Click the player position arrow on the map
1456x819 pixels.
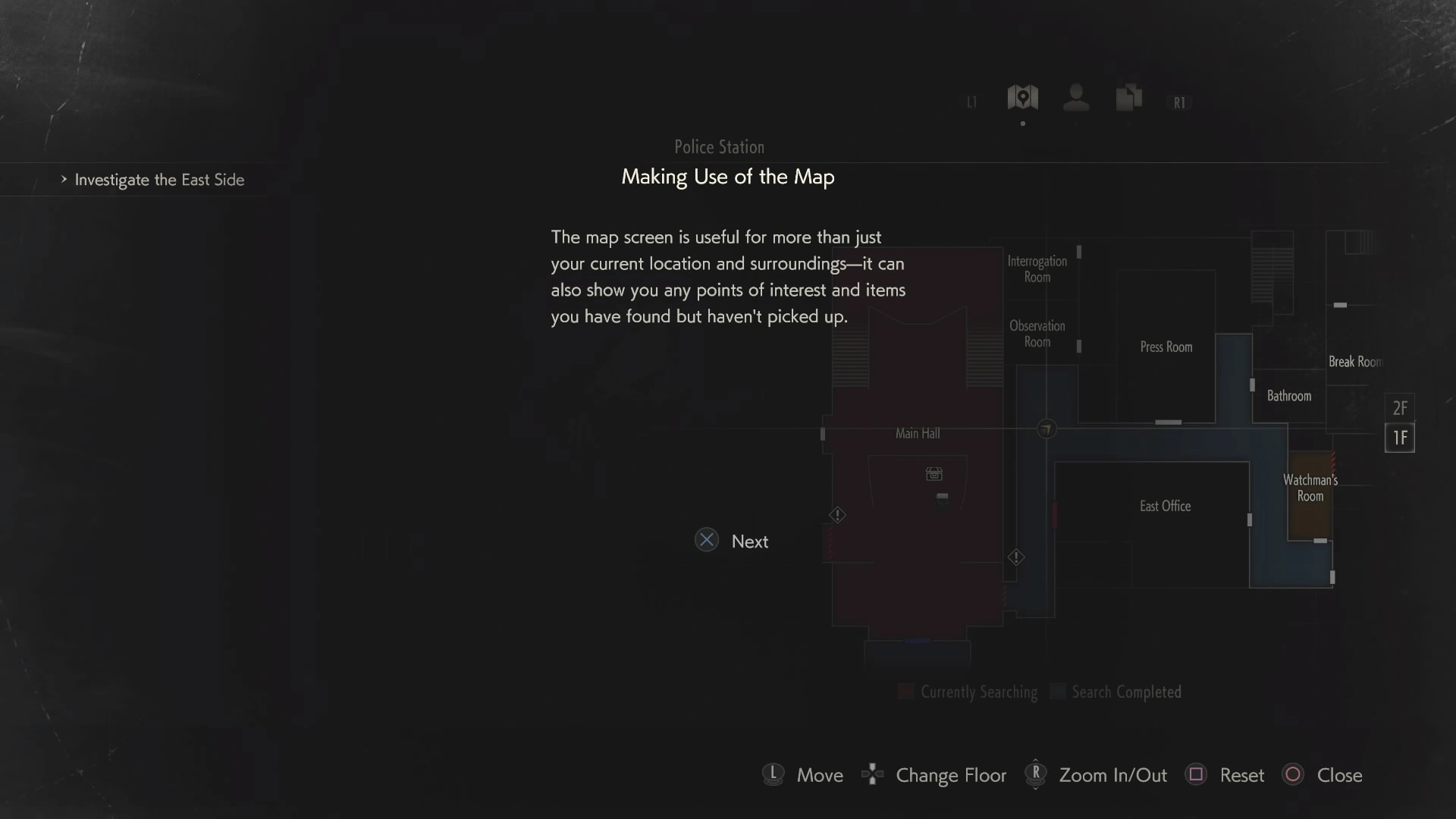[1046, 428]
